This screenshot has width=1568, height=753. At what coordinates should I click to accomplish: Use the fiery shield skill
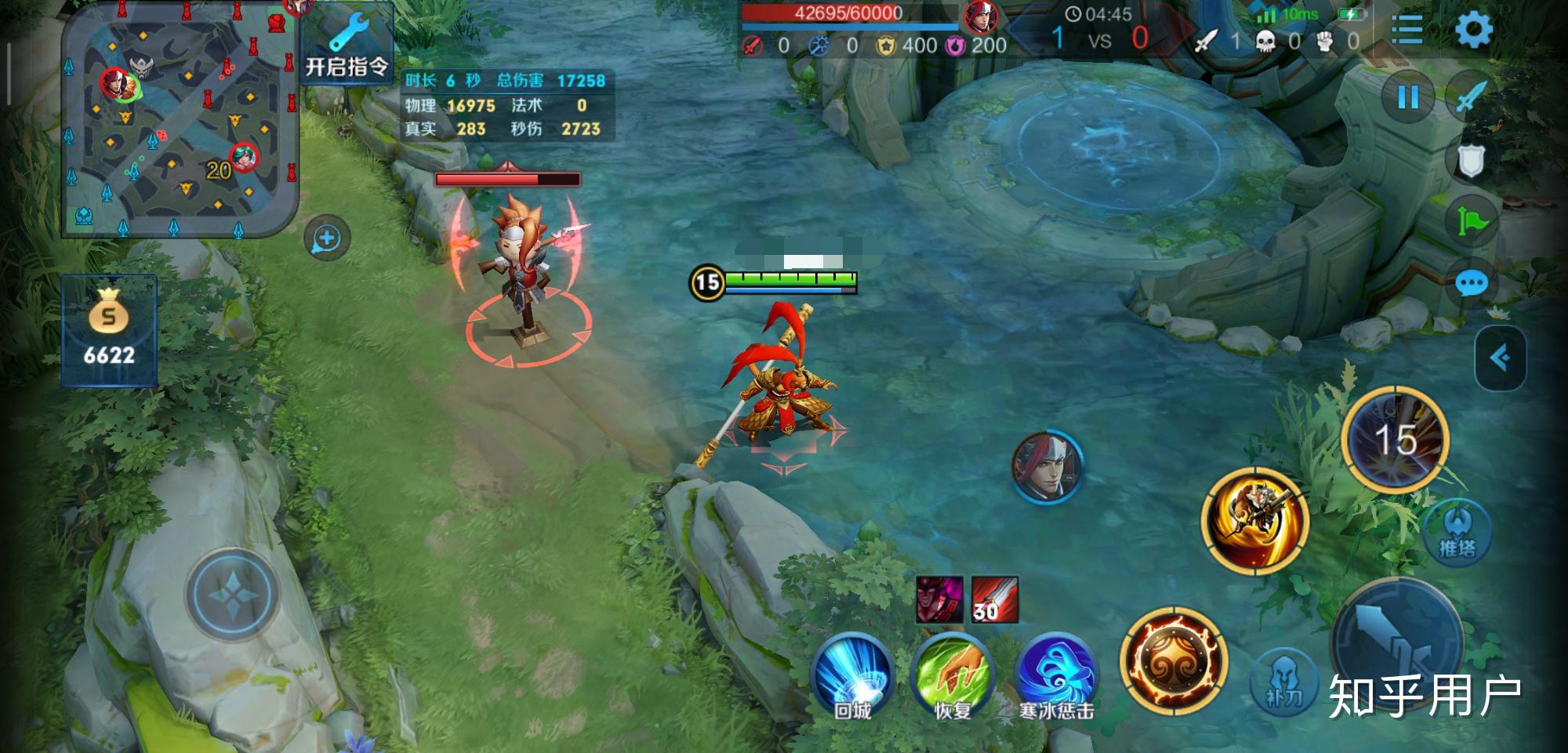(x=1173, y=660)
